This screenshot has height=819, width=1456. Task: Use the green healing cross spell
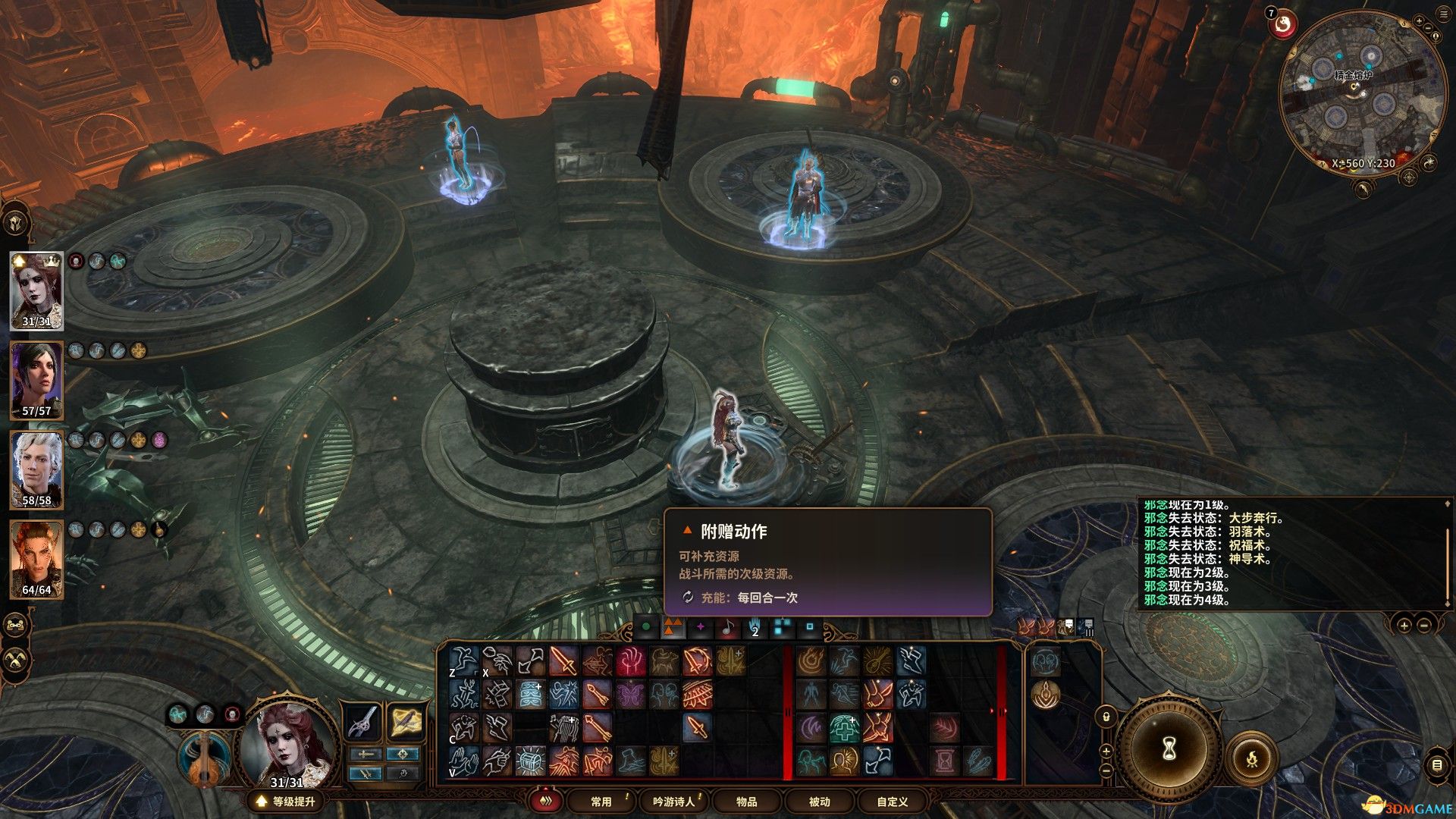(x=843, y=727)
